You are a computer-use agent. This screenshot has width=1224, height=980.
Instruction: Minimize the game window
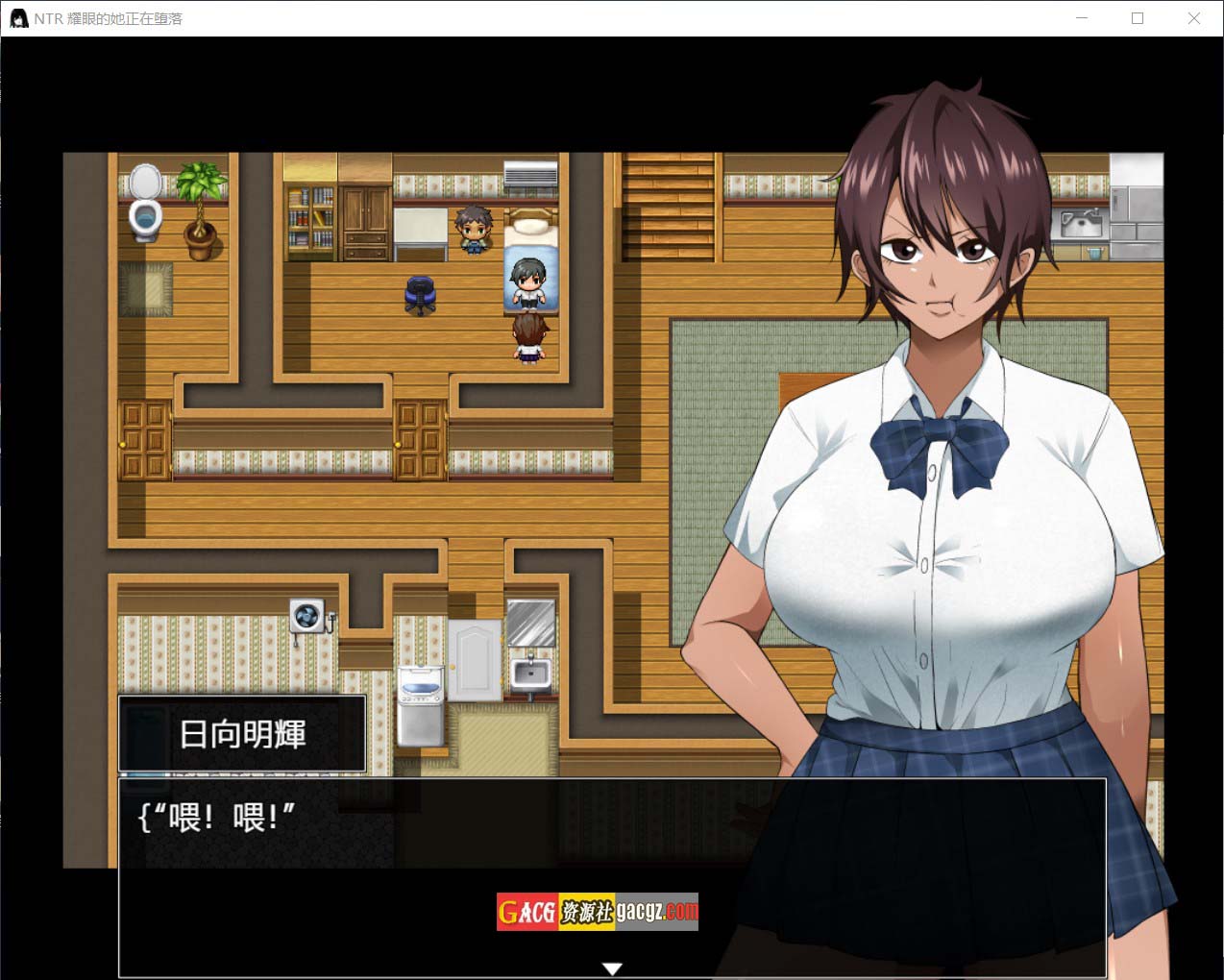1082,18
